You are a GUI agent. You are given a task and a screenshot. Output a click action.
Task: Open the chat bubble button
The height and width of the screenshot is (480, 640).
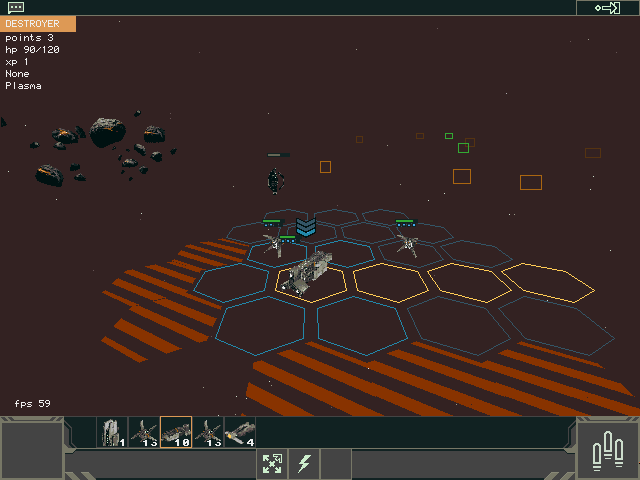16,7
